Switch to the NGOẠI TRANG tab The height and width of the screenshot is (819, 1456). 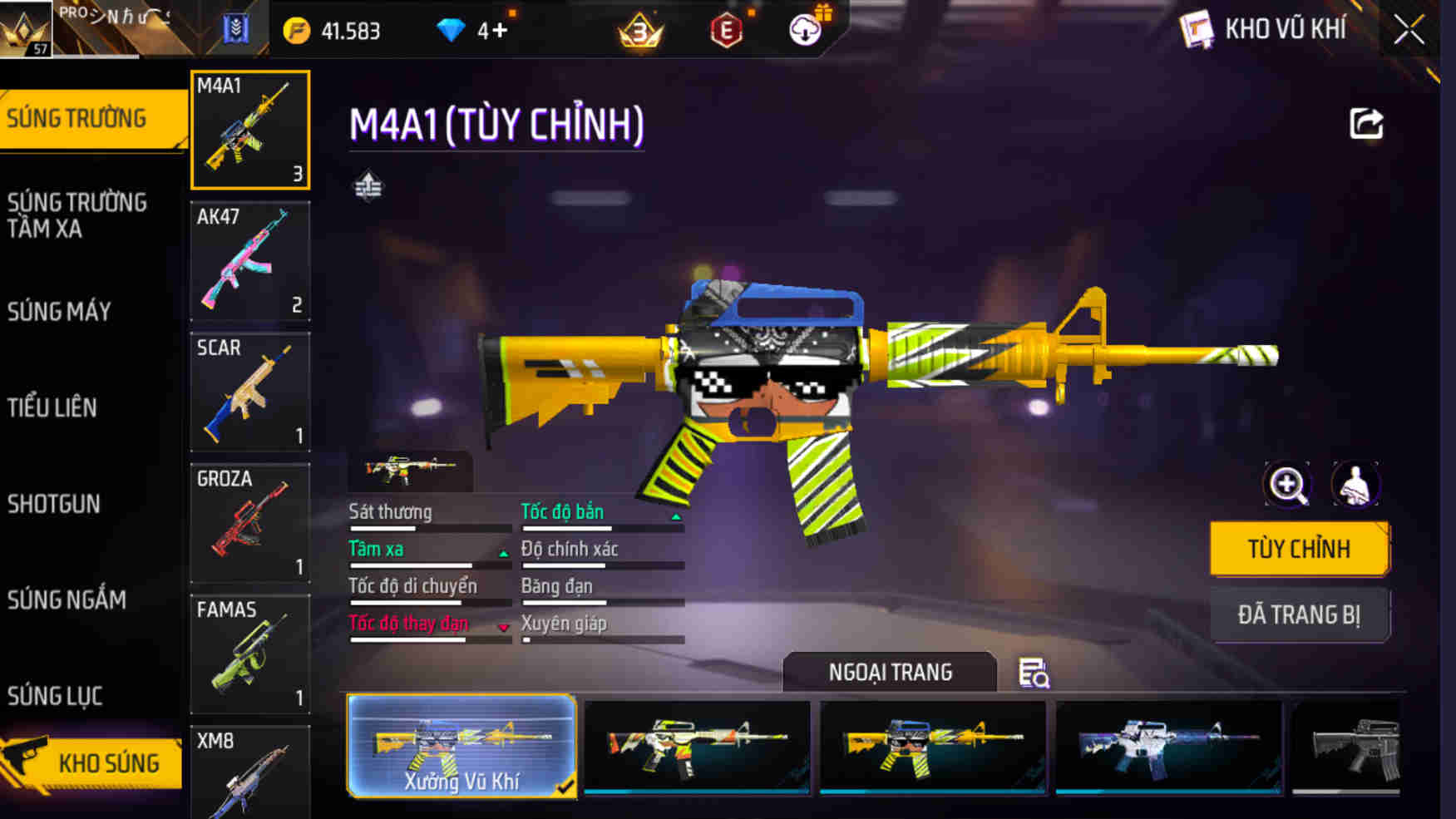pos(889,672)
